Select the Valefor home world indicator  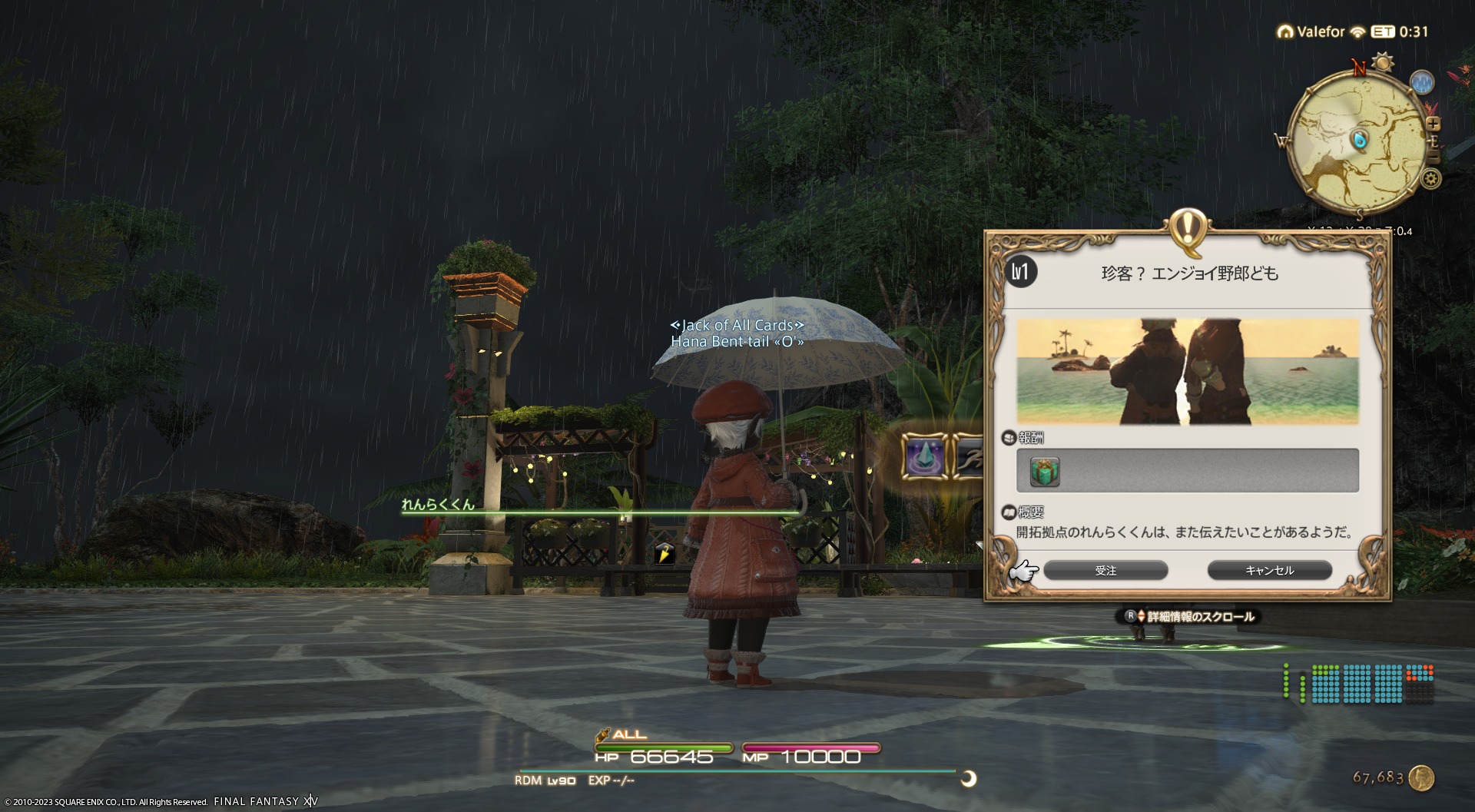[1311, 31]
